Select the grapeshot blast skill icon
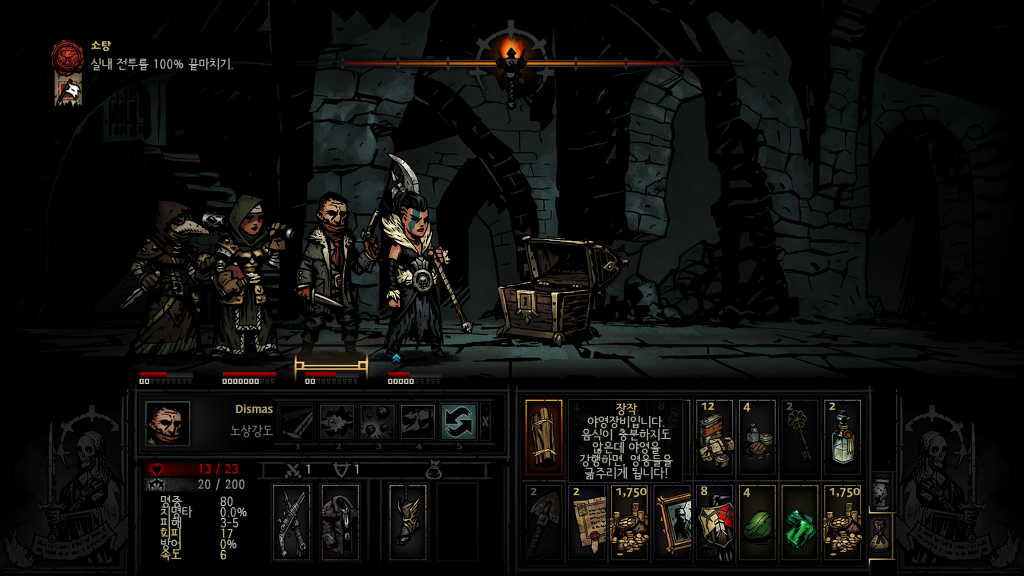The height and width of the screenshot is (576, 1024). pos(377,421)
